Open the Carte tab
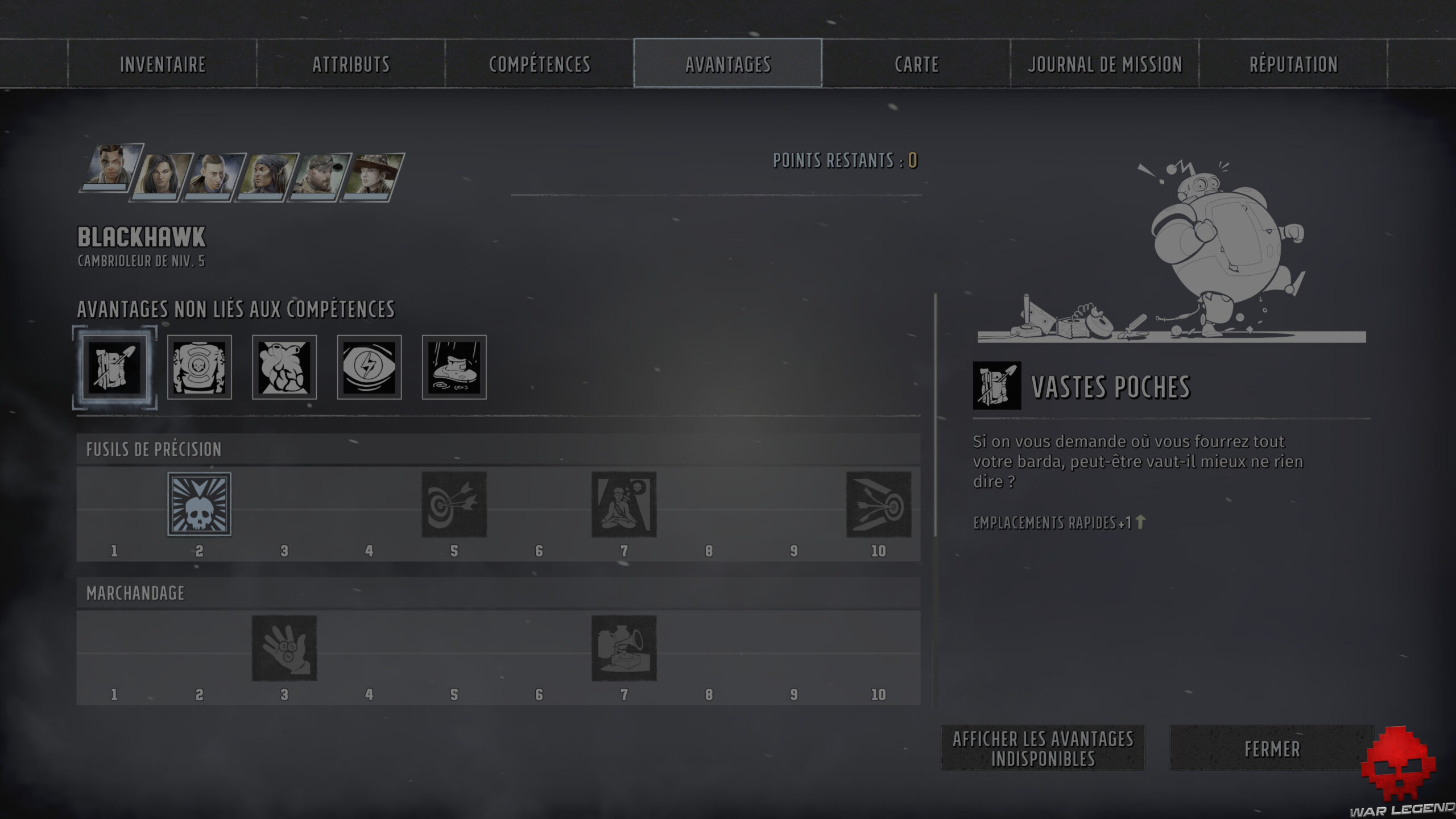Image resolution: width=1456 pixels, height=819 pixels. [x=916, y=64]
